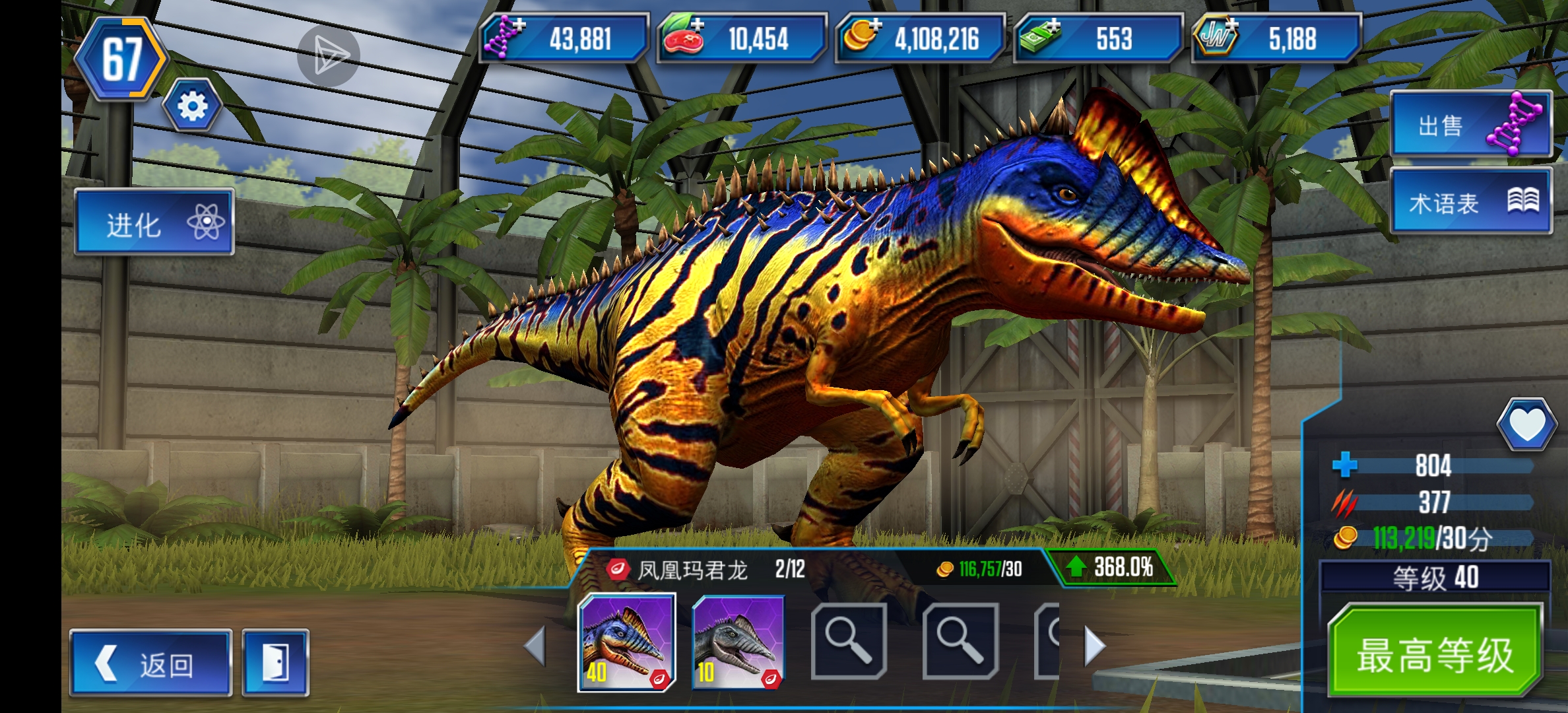The height and width of the screenshot is (713, 1568).
Task: Go back with the 返回 button
Action: (150, 663)
